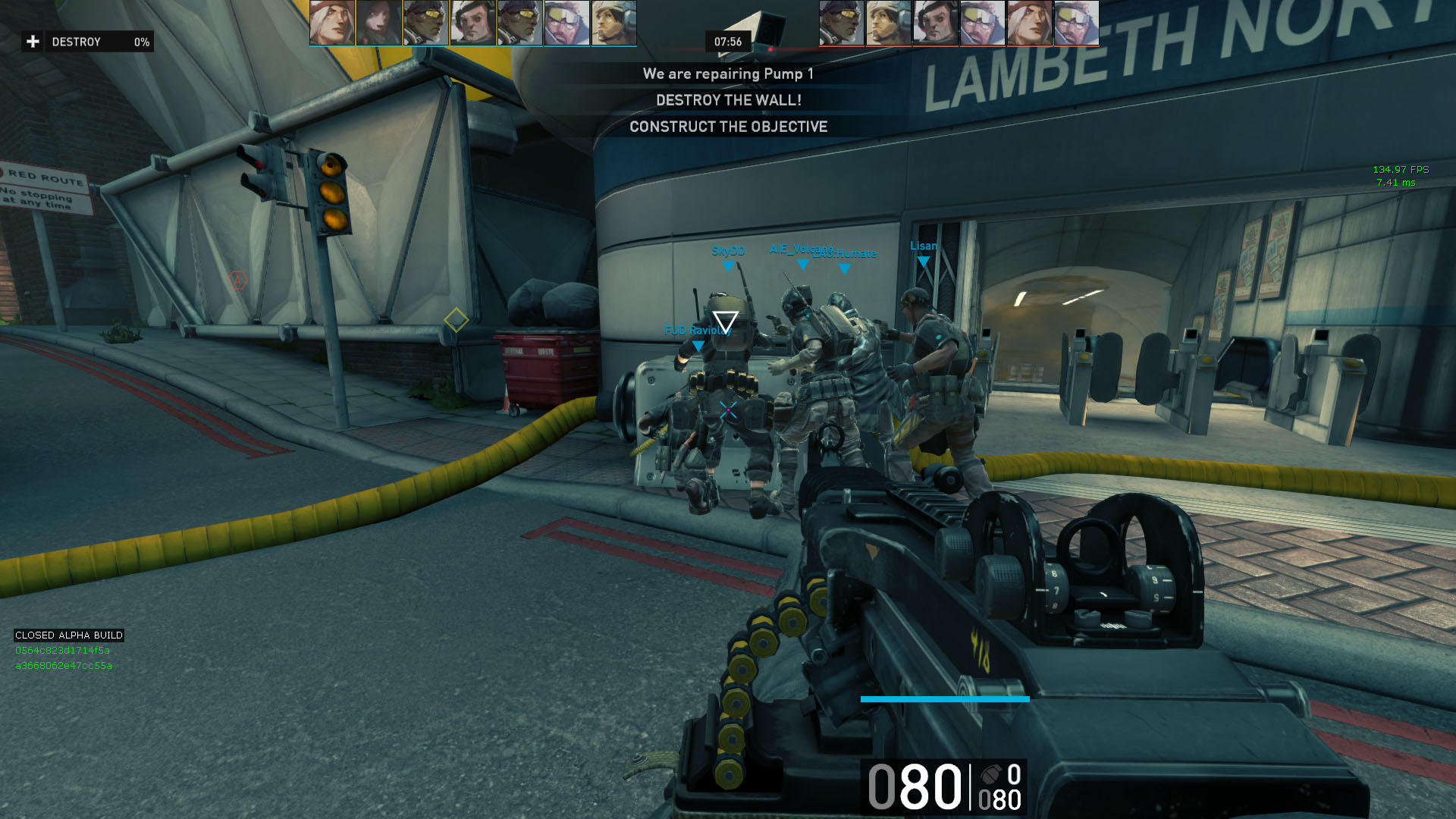This screenshot has width=1456, height=819.
Task: Click the DESTROY objective tracker
Action: (87, 42)
